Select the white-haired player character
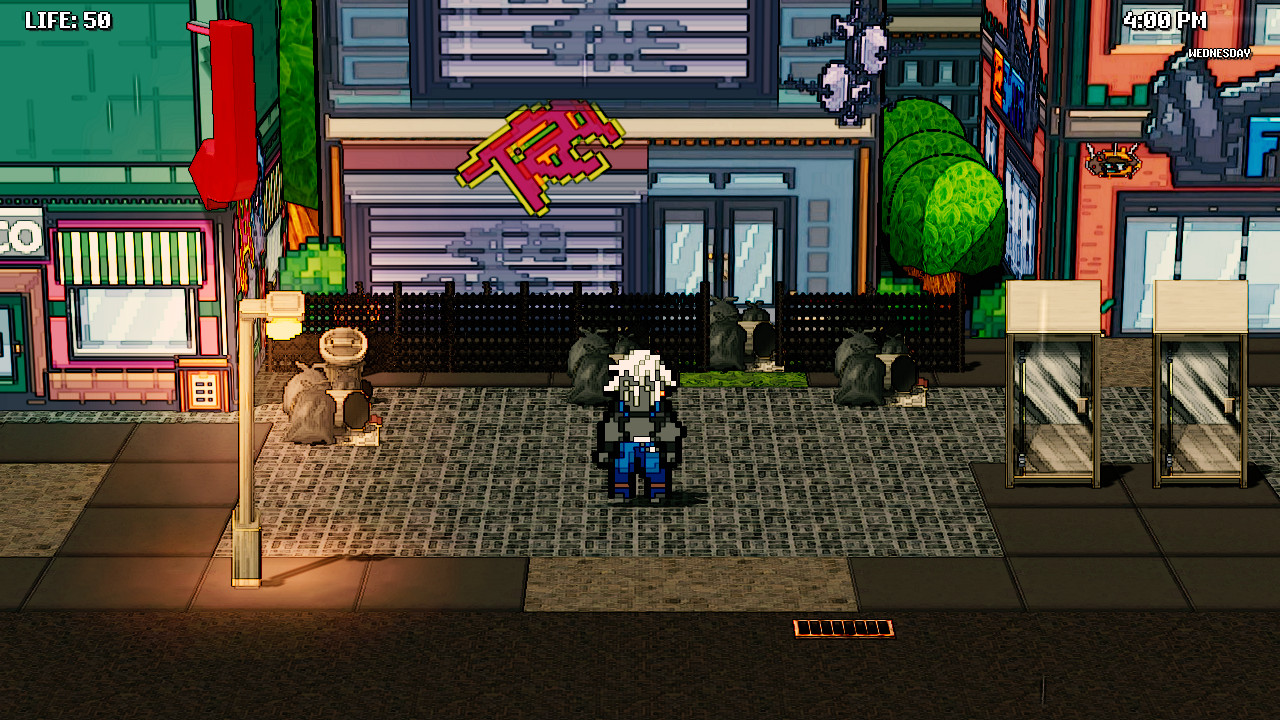The width and height of the screenshot is (1280, 720). coord(637,430)
